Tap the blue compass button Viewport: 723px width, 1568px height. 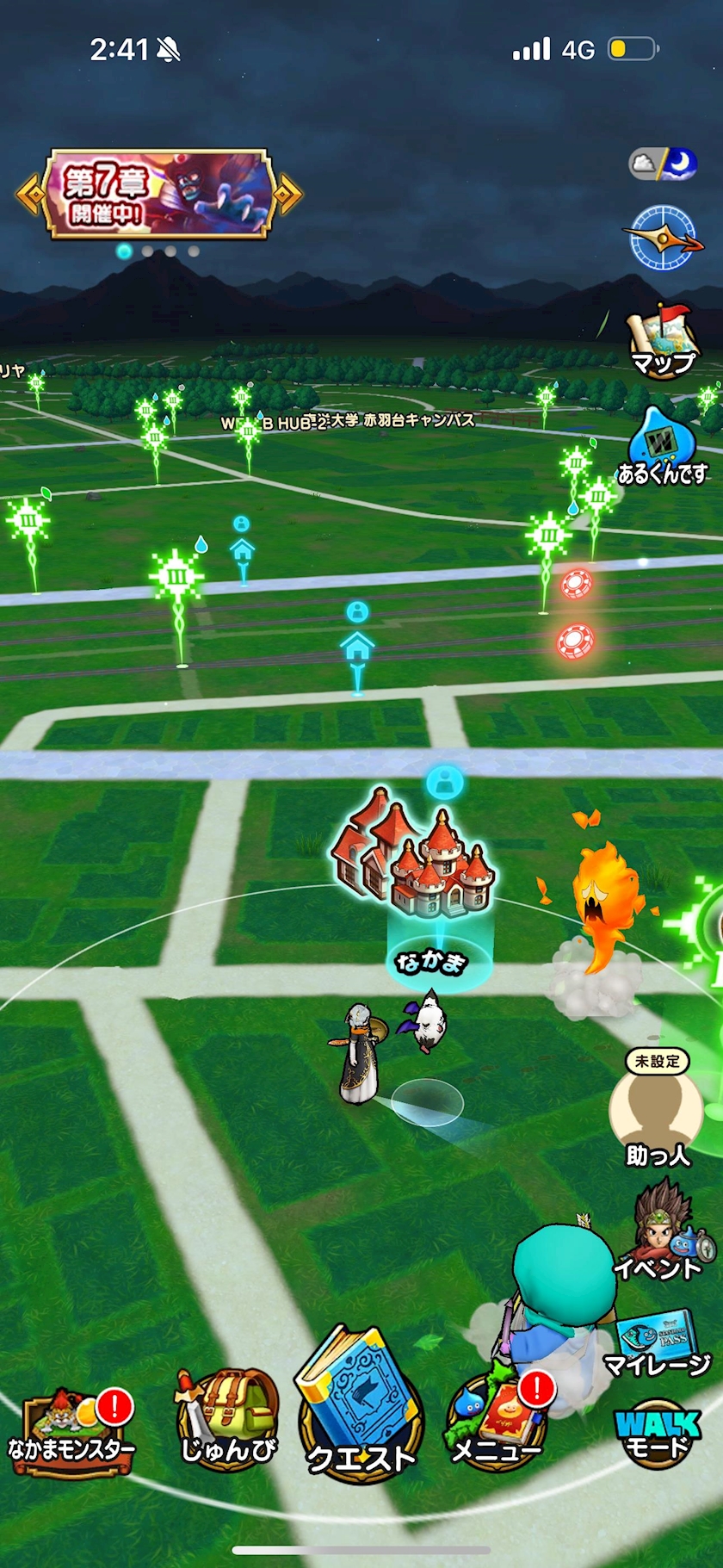click(x=662, y=238)
